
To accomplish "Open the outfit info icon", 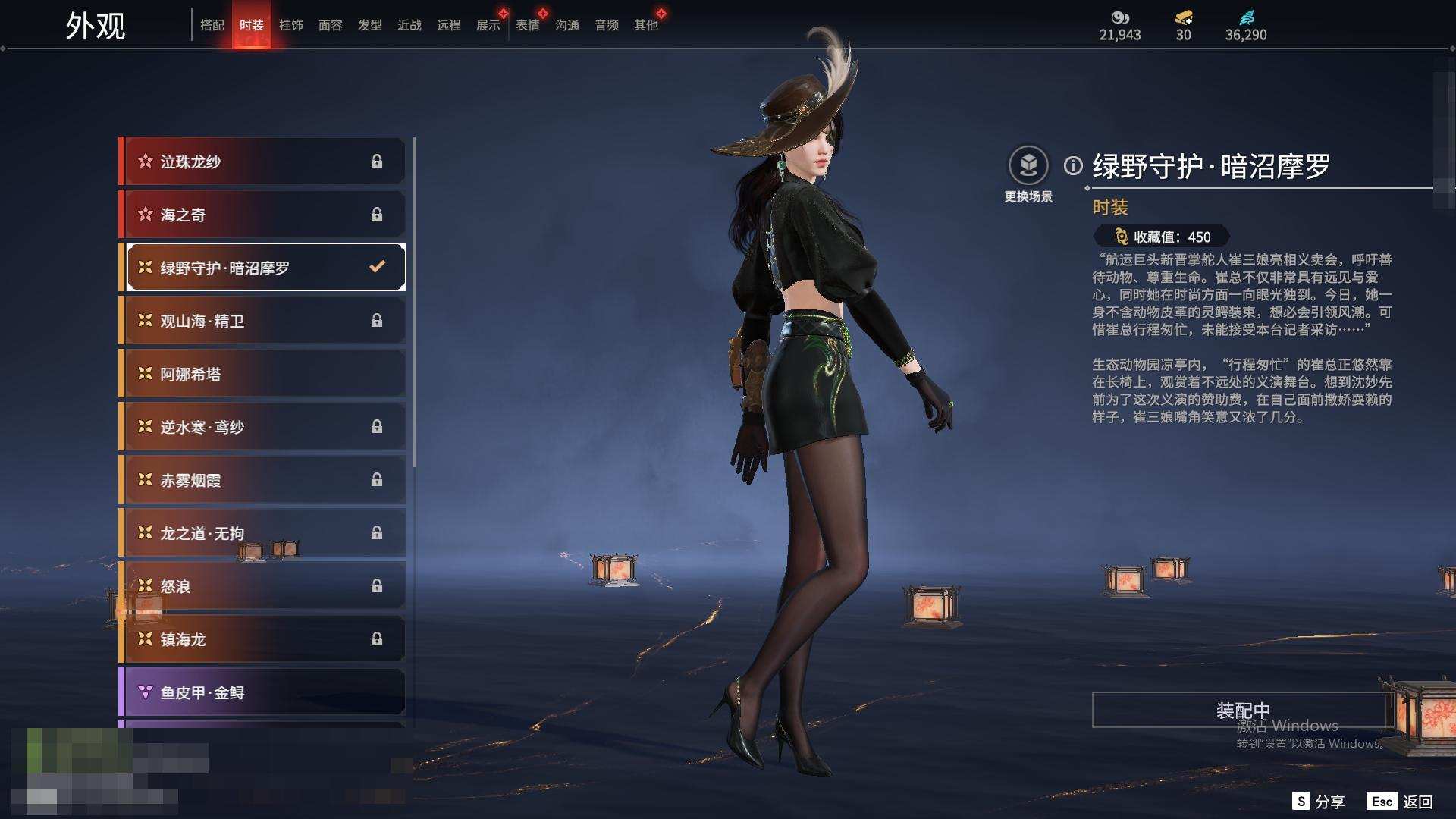I will tap(1073, 165).
